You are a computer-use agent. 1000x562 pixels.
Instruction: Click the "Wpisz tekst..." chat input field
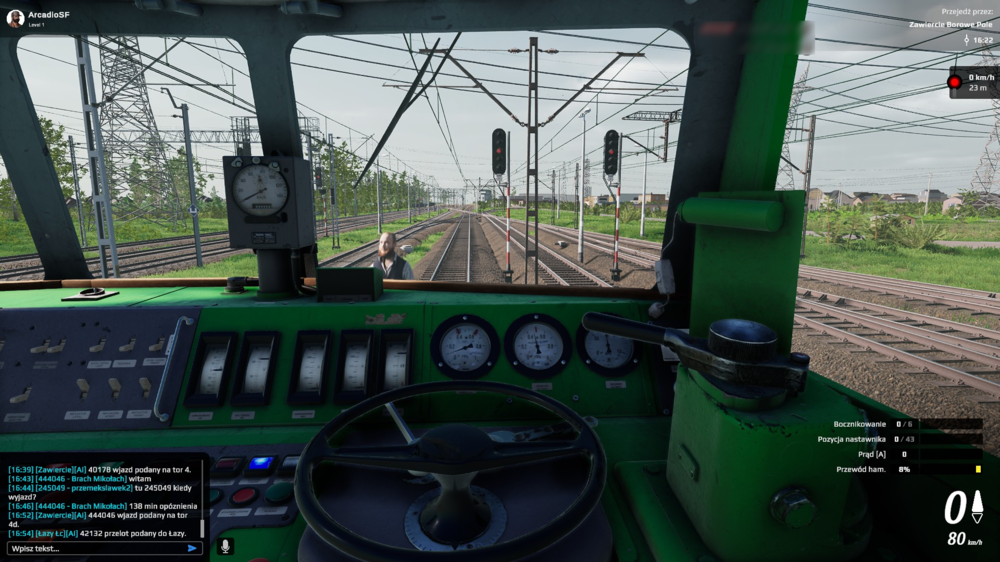(95, 548)
